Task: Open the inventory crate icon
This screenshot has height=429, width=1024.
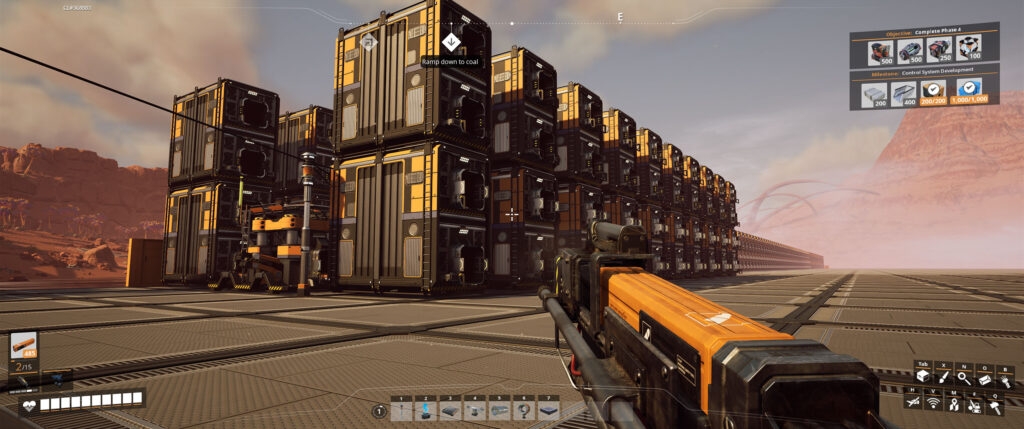Action: (x=922, y=376)
